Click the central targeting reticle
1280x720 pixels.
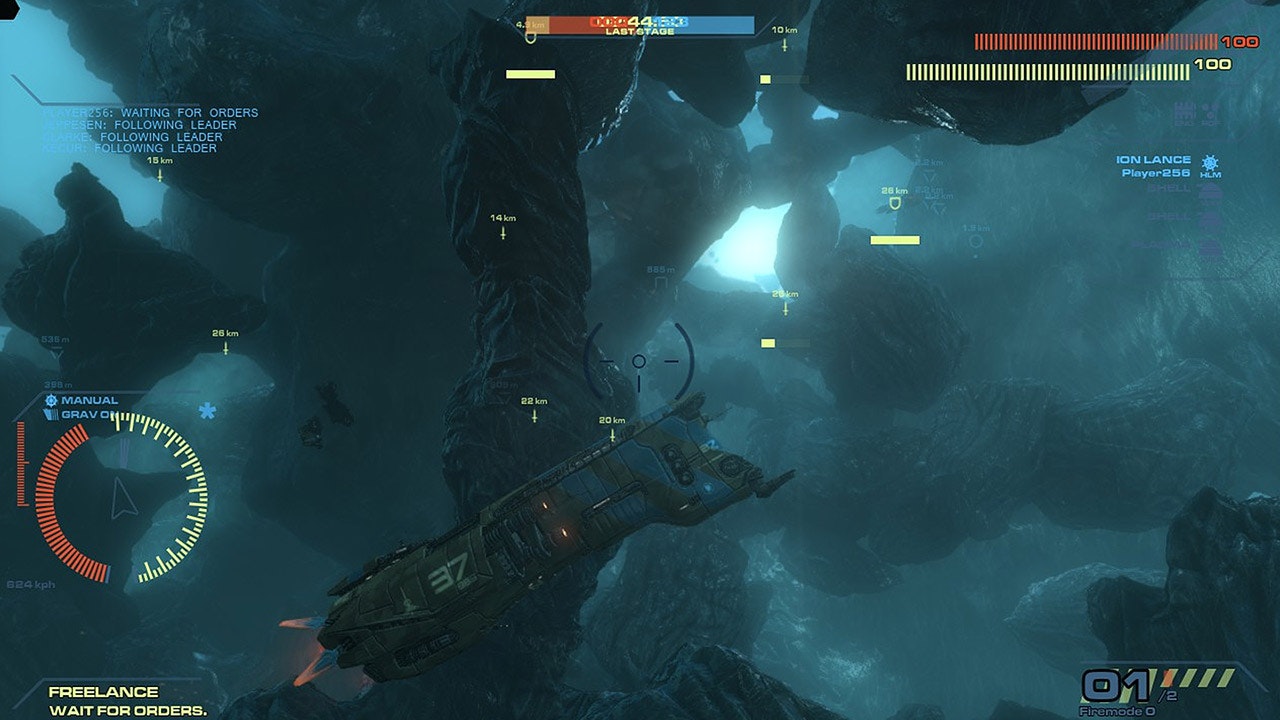coord(639,362)
